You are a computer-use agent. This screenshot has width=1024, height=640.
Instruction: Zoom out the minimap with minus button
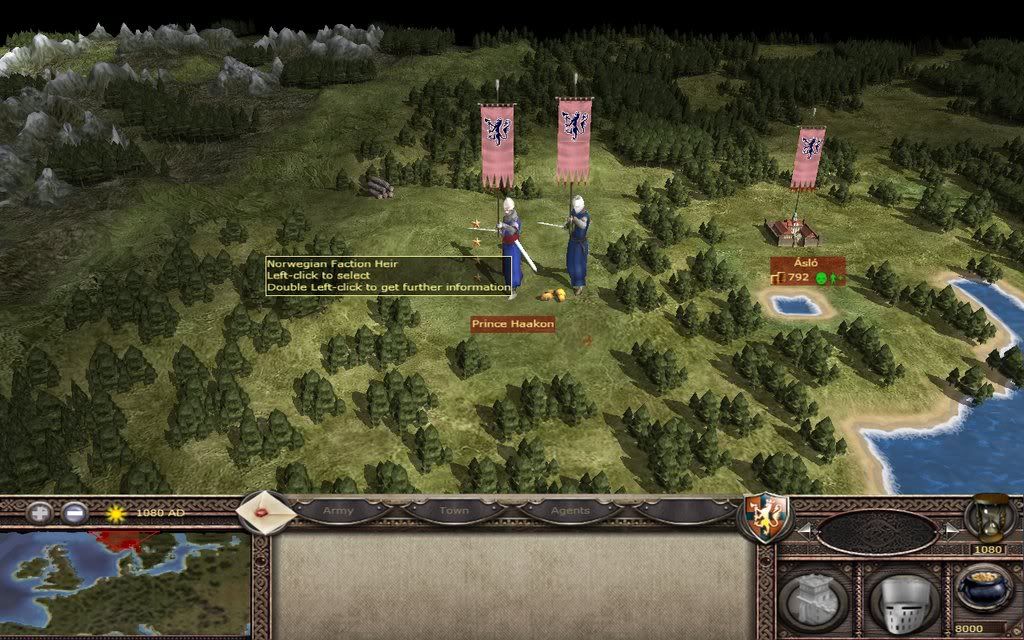74,514
